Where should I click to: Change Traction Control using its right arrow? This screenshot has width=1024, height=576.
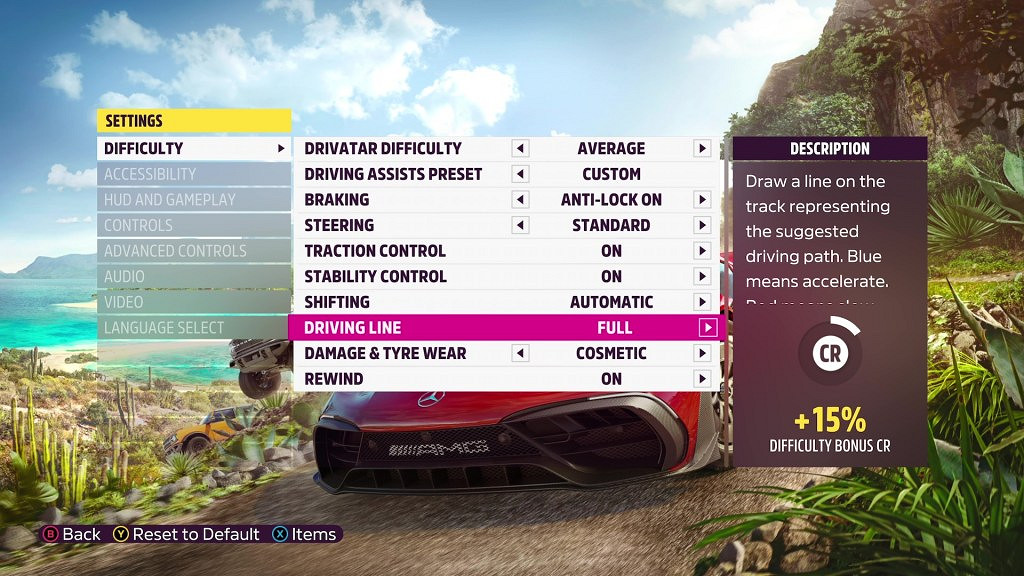click(703, 251)
